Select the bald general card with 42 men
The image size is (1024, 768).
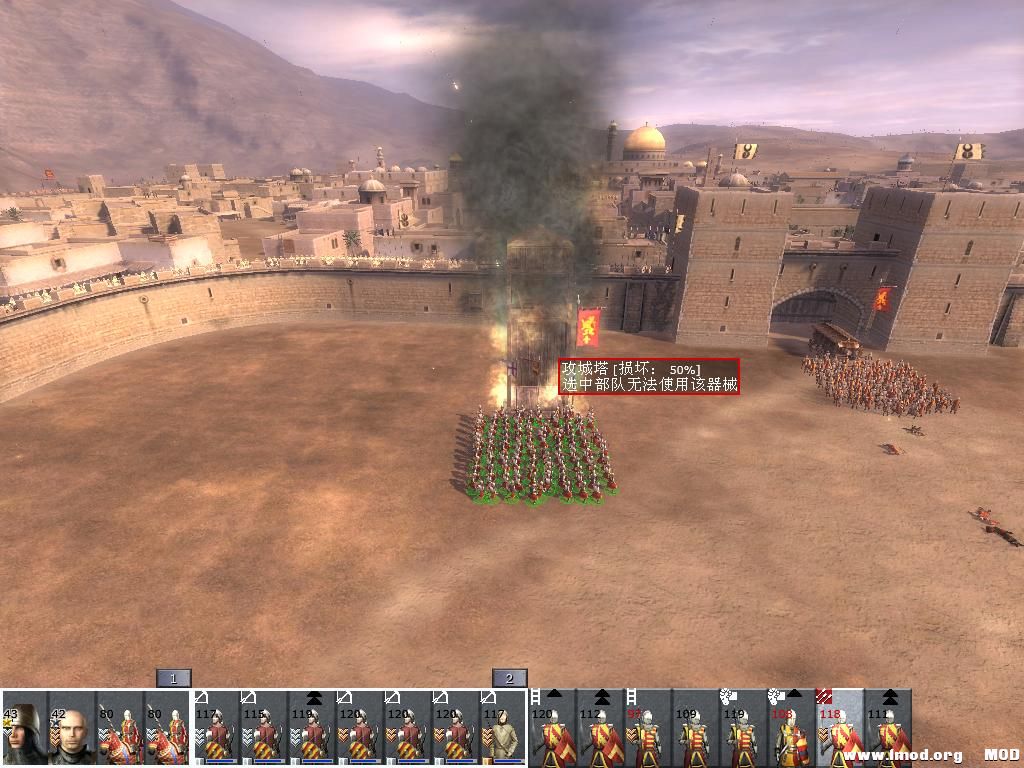72,728
